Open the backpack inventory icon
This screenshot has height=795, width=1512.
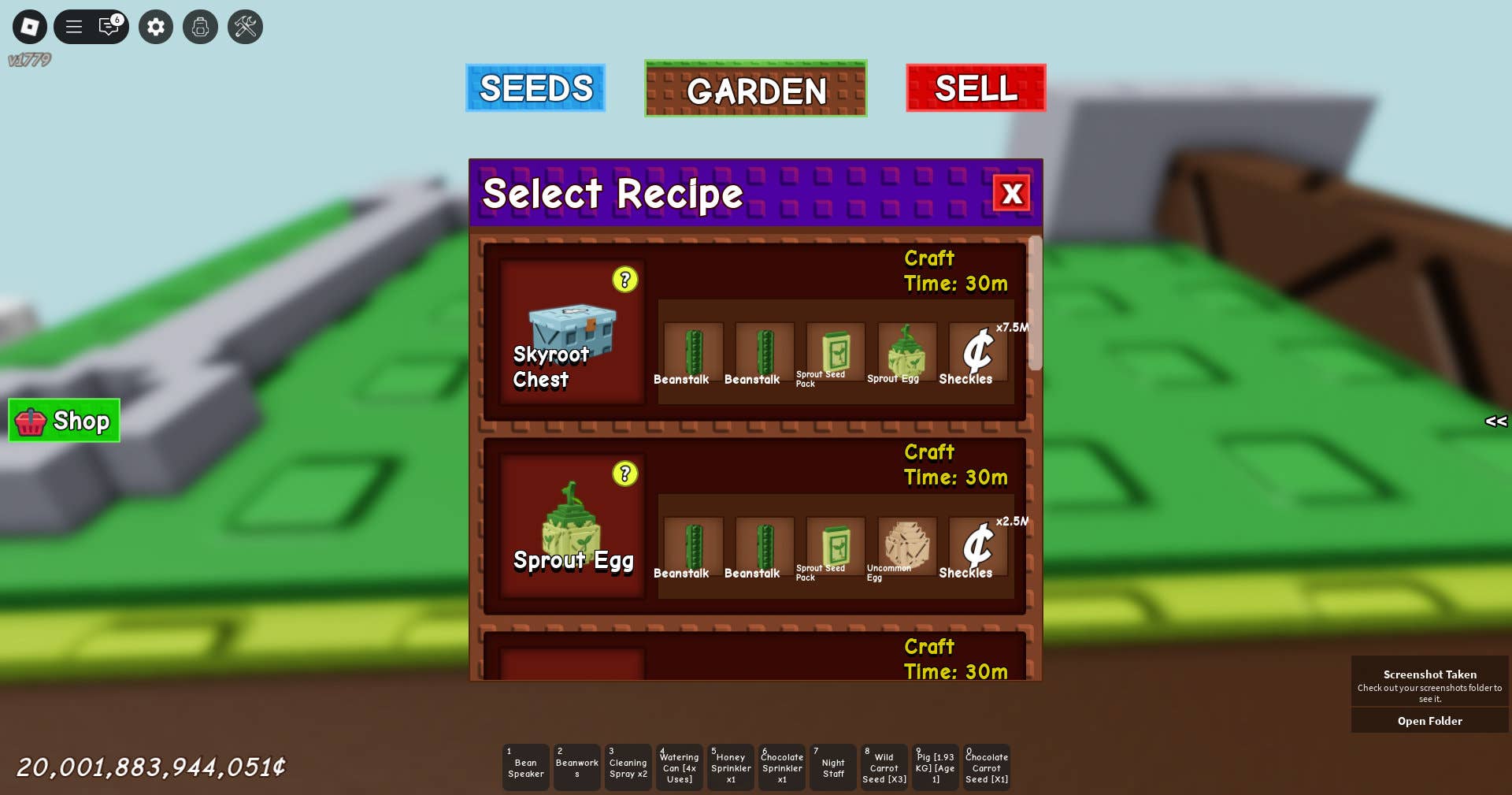pyautogui.click(x=201, y=27)
